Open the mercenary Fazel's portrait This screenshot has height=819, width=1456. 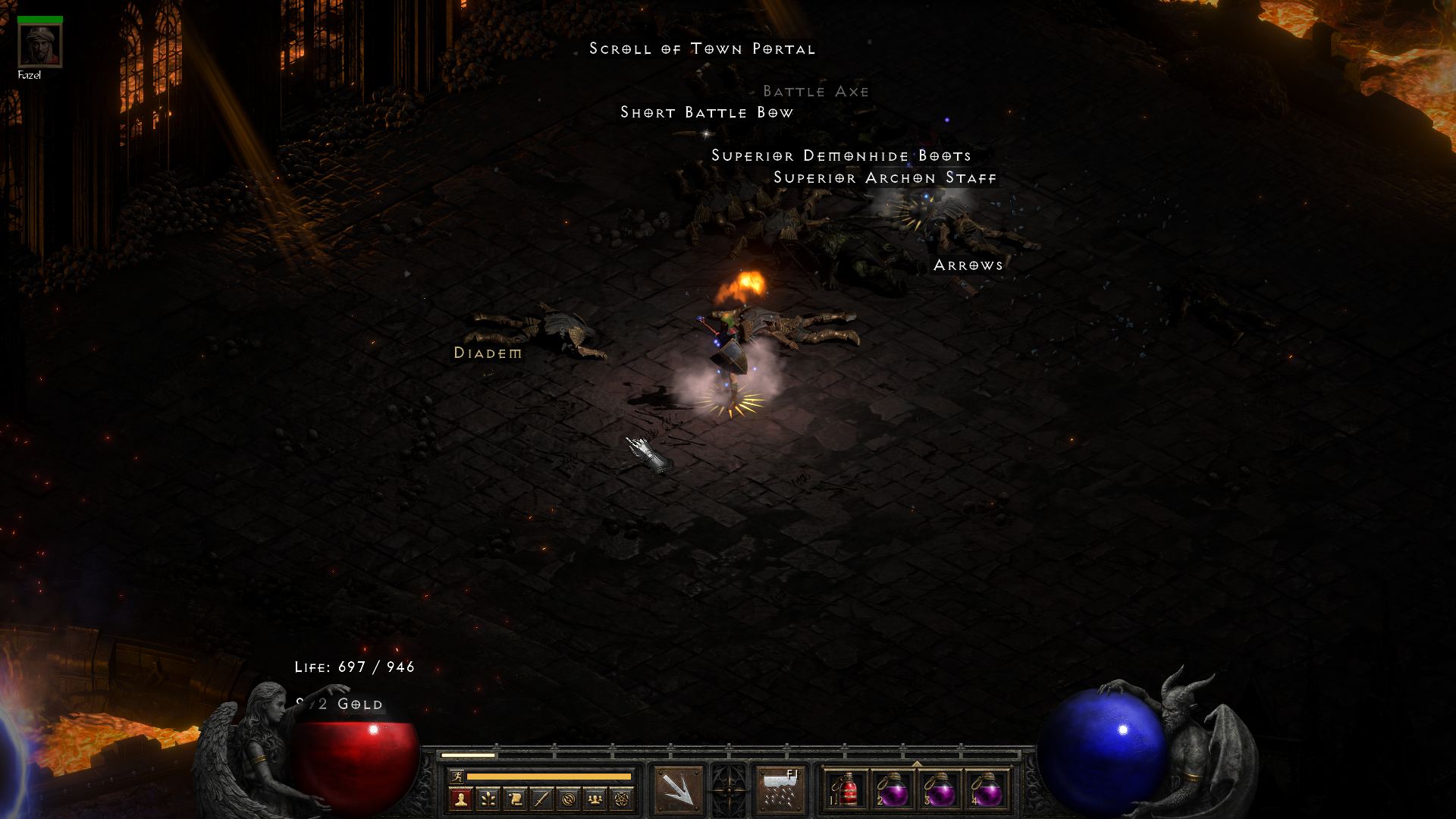click(x=39, y=45)
